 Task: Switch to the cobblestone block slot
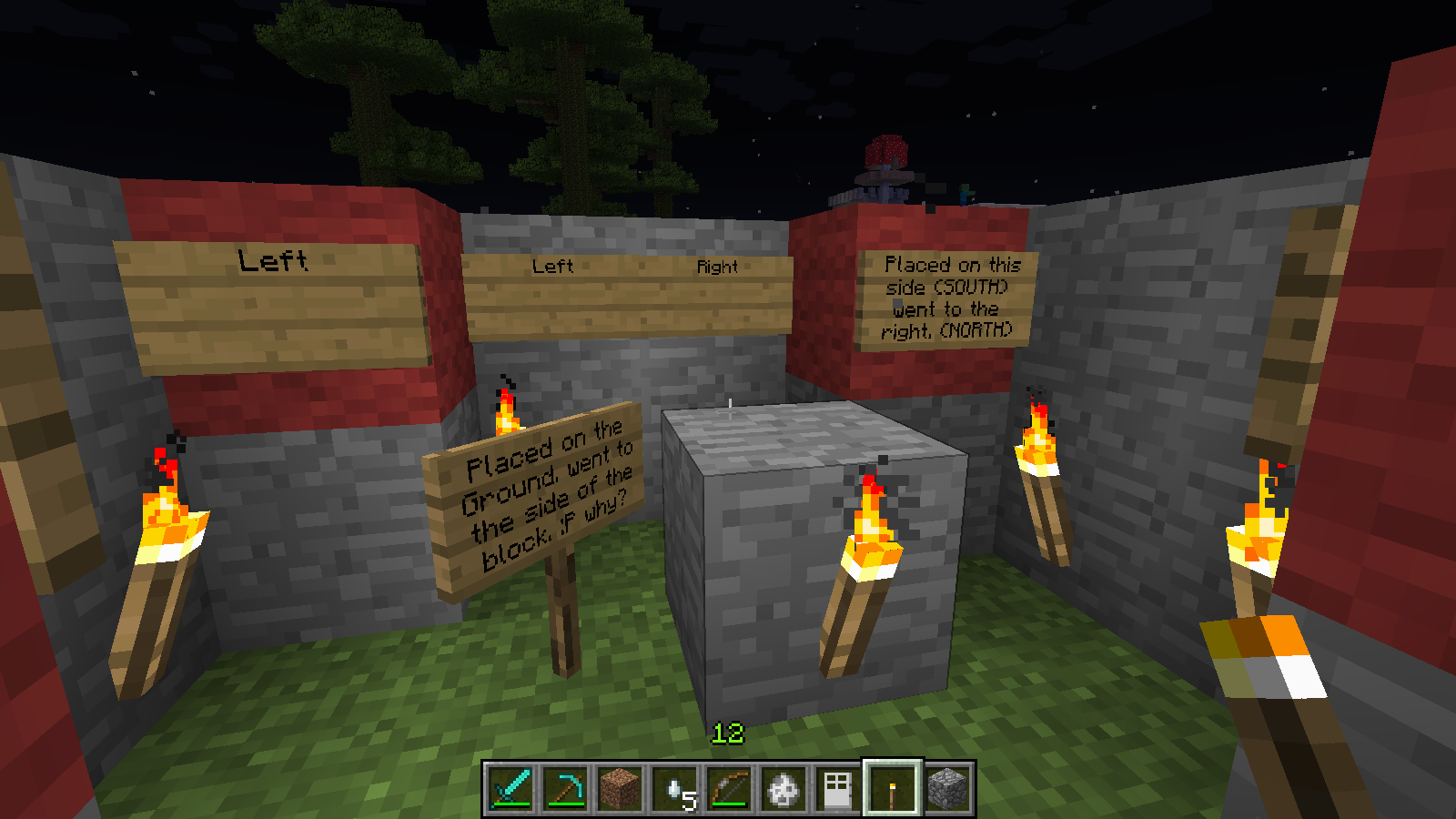[947, 789]
